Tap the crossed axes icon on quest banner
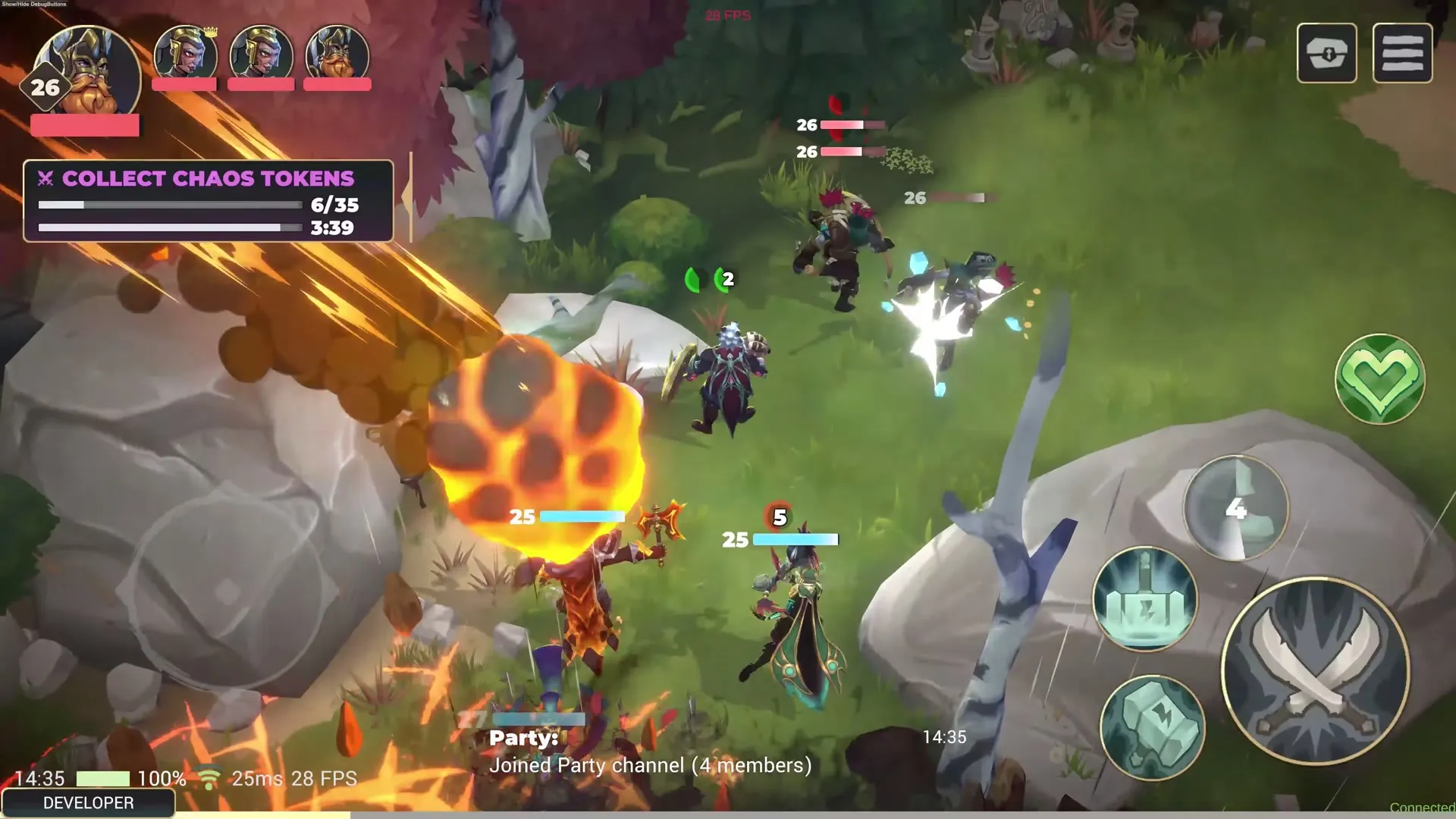Screen dimensions: 1456x819 tap(45, 178)
